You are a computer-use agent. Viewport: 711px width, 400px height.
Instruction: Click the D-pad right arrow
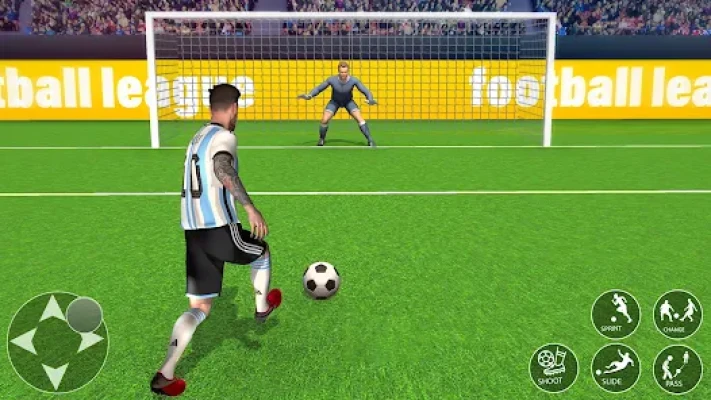(x=90, y=342)
